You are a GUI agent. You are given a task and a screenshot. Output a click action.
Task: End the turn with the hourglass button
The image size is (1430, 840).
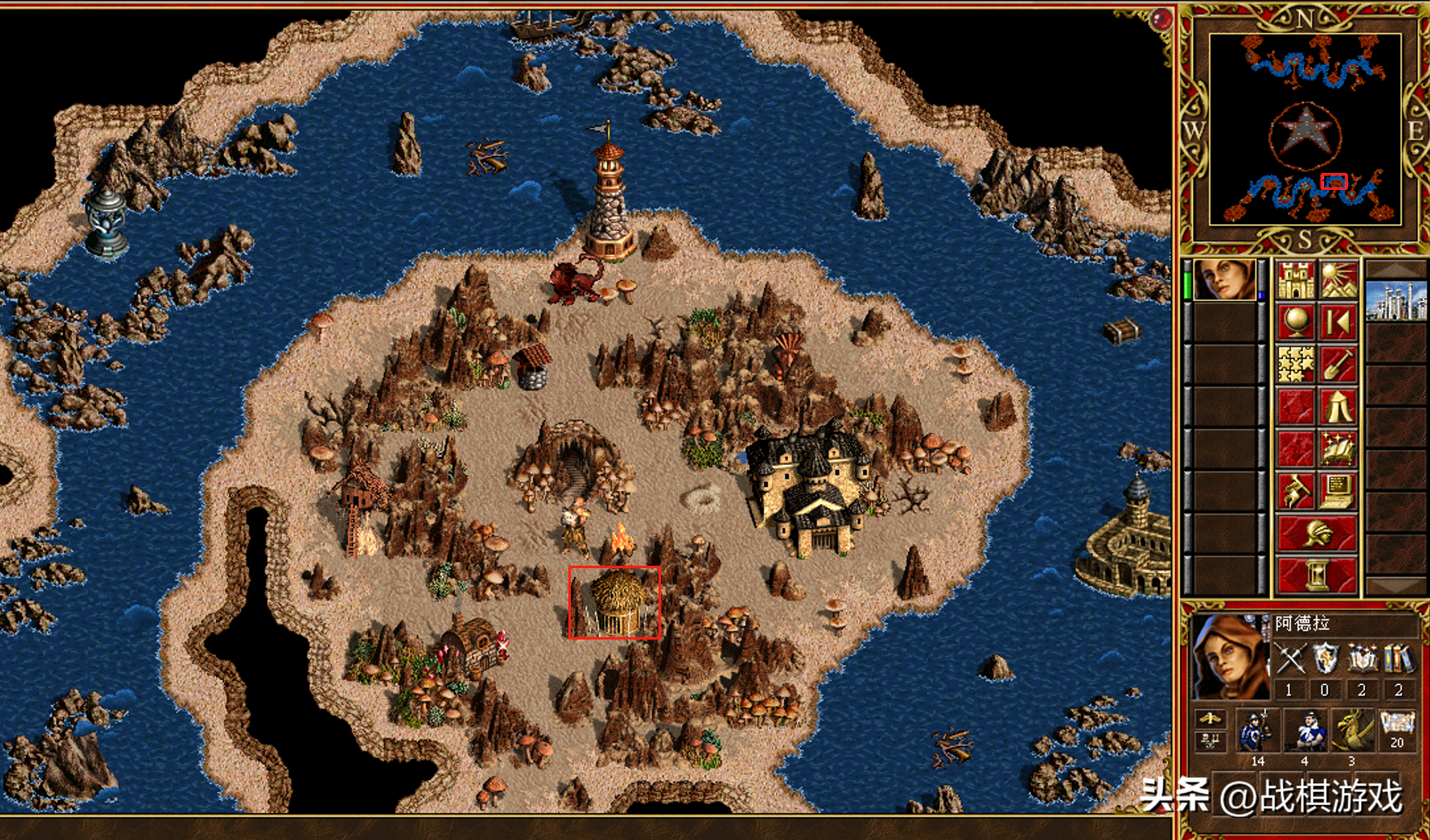pyautogui.click(x=1316, y=575)
